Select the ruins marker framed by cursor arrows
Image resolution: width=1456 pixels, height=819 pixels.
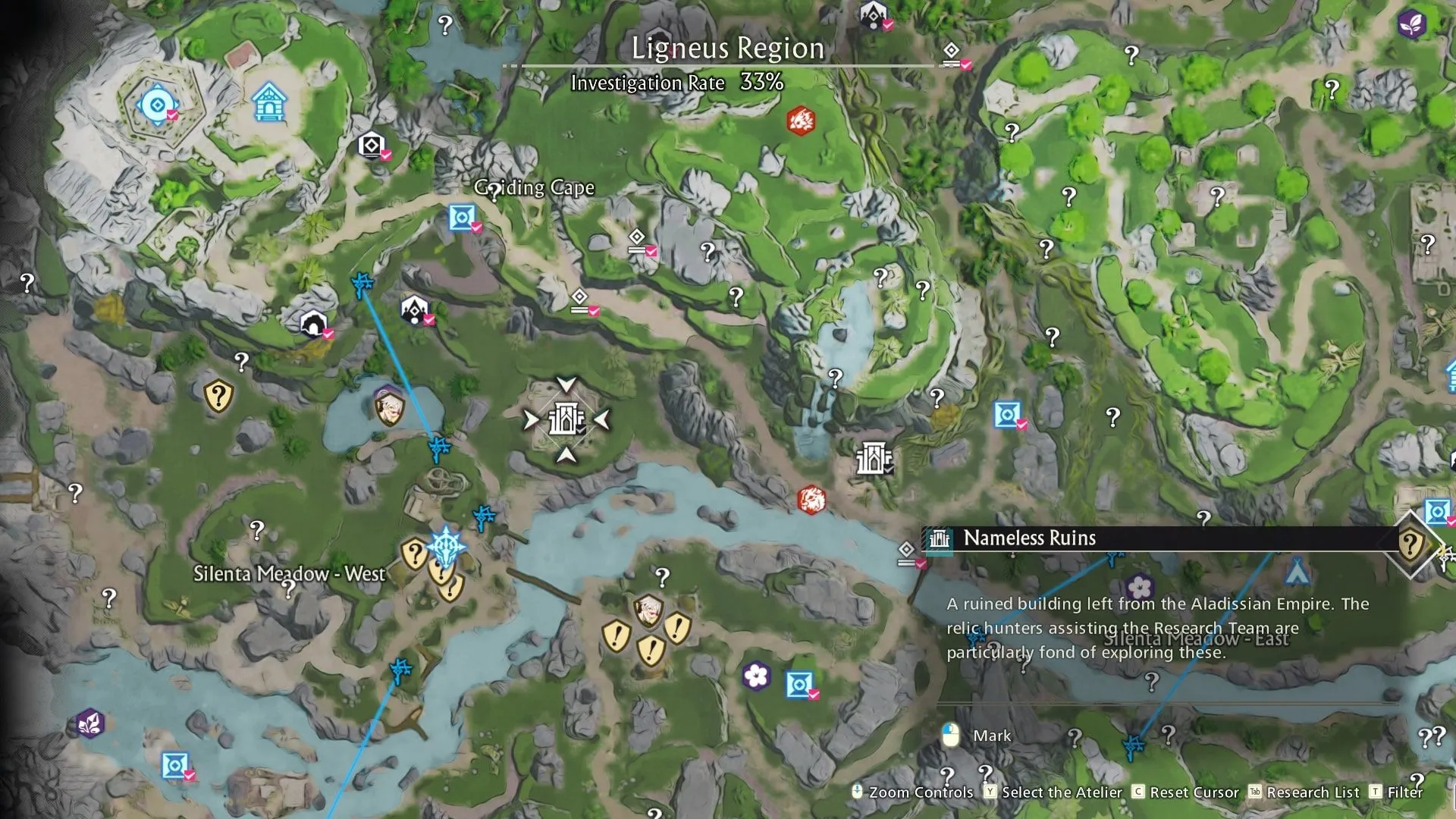(x=566, y=419)
